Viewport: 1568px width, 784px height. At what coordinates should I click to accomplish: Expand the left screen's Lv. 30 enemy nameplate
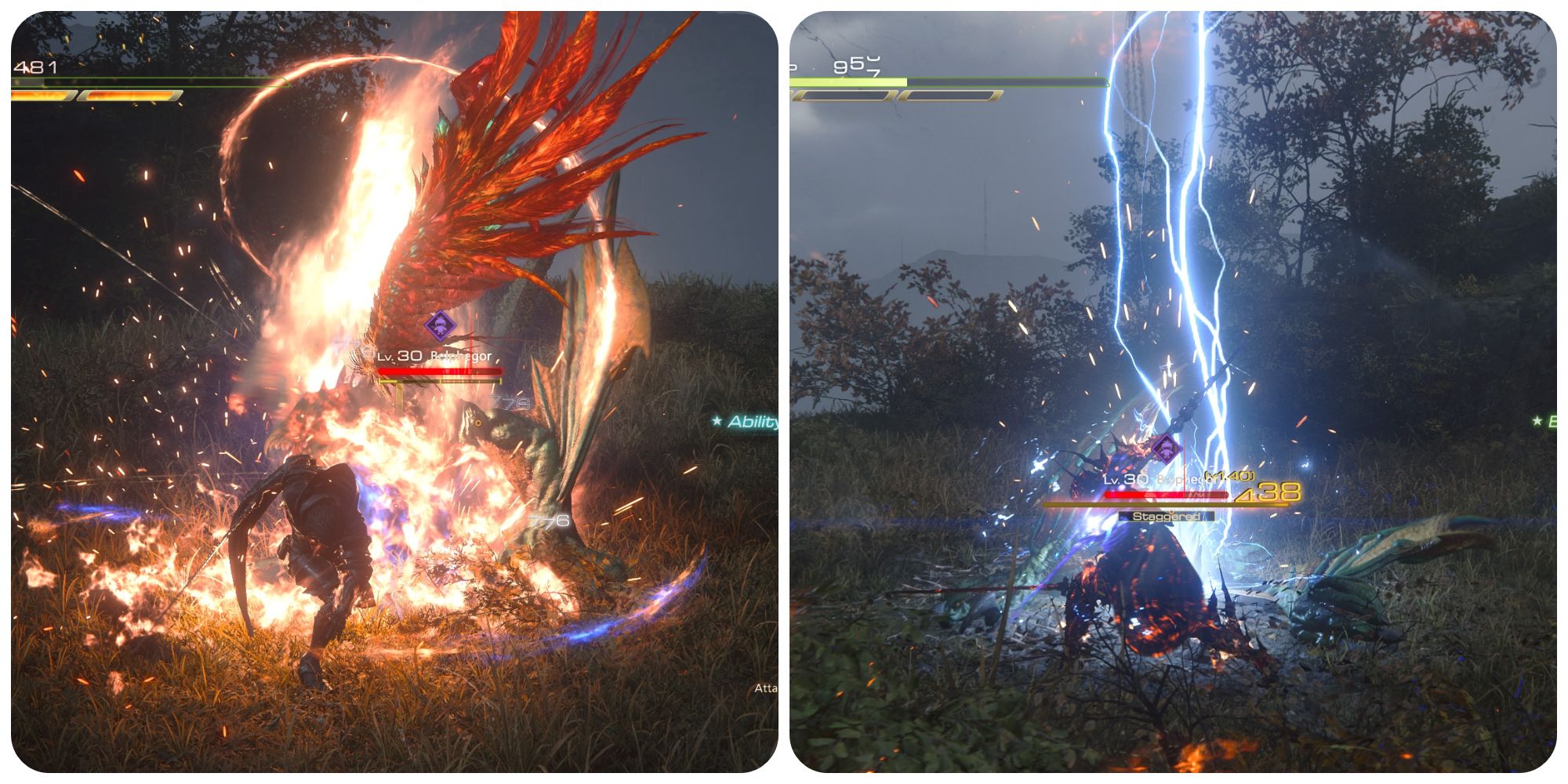coord(435,356)
